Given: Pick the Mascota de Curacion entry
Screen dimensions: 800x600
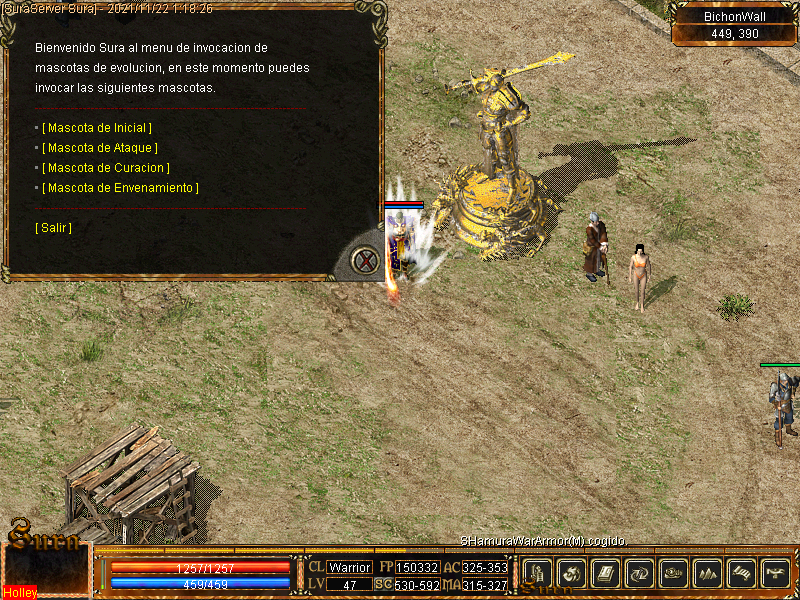Looking at the screenshot, I should [x=106, y=168].
